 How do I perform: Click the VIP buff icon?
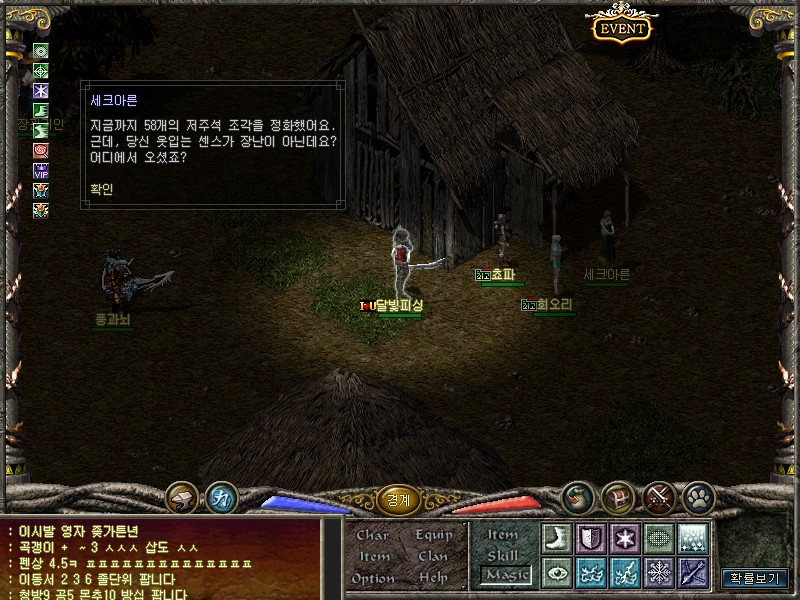coord(41,170)
